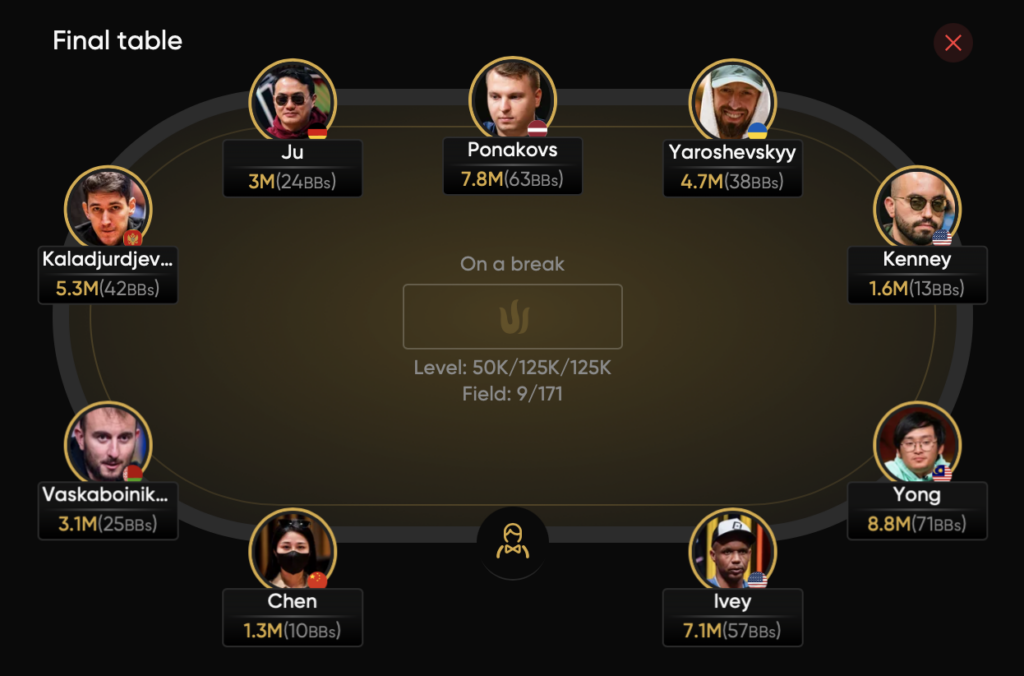
Task: Open Ponakovs' player portrait
Action: coord(512,99)
